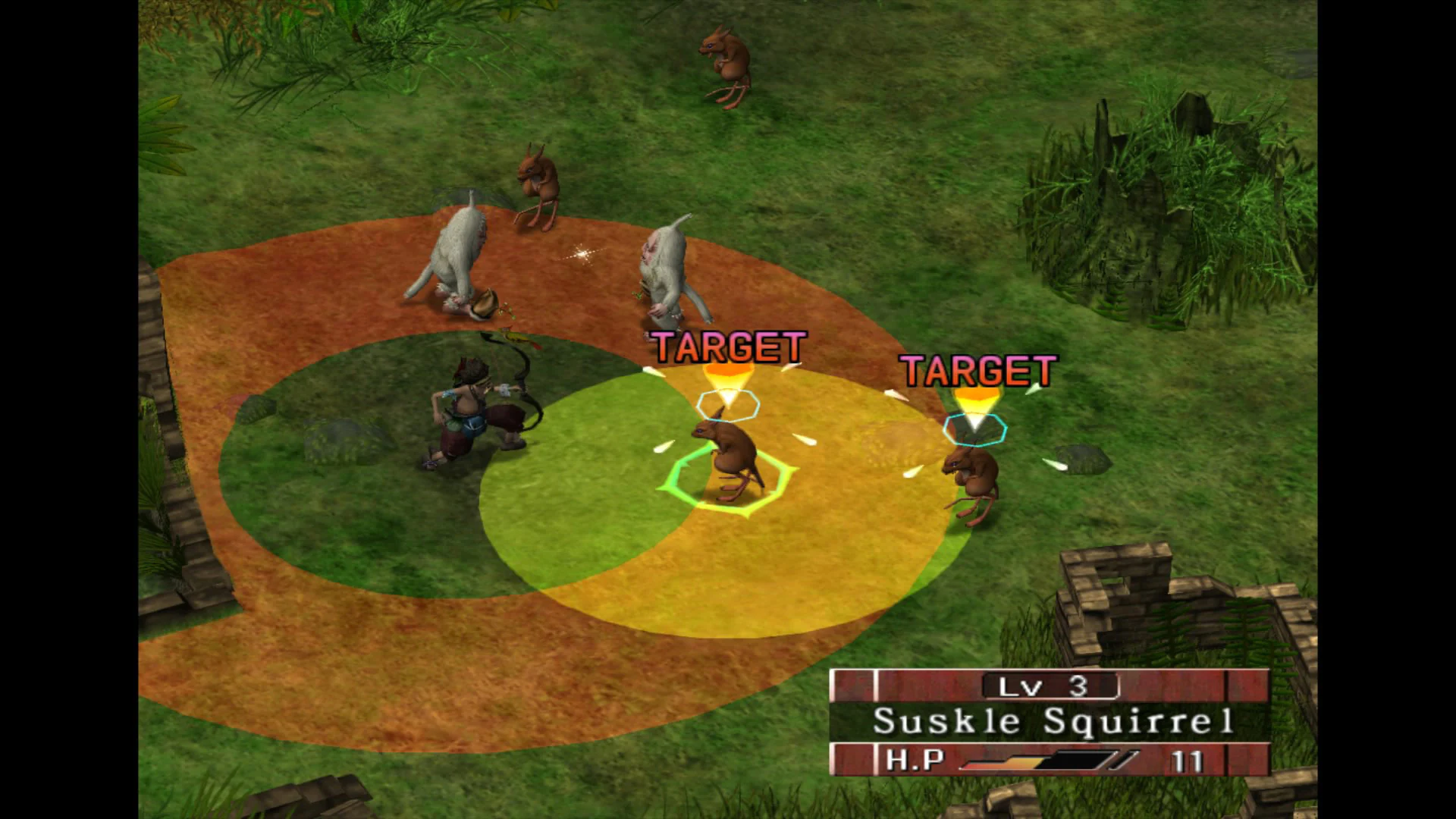Click the right TARGET marker icon

977,372
